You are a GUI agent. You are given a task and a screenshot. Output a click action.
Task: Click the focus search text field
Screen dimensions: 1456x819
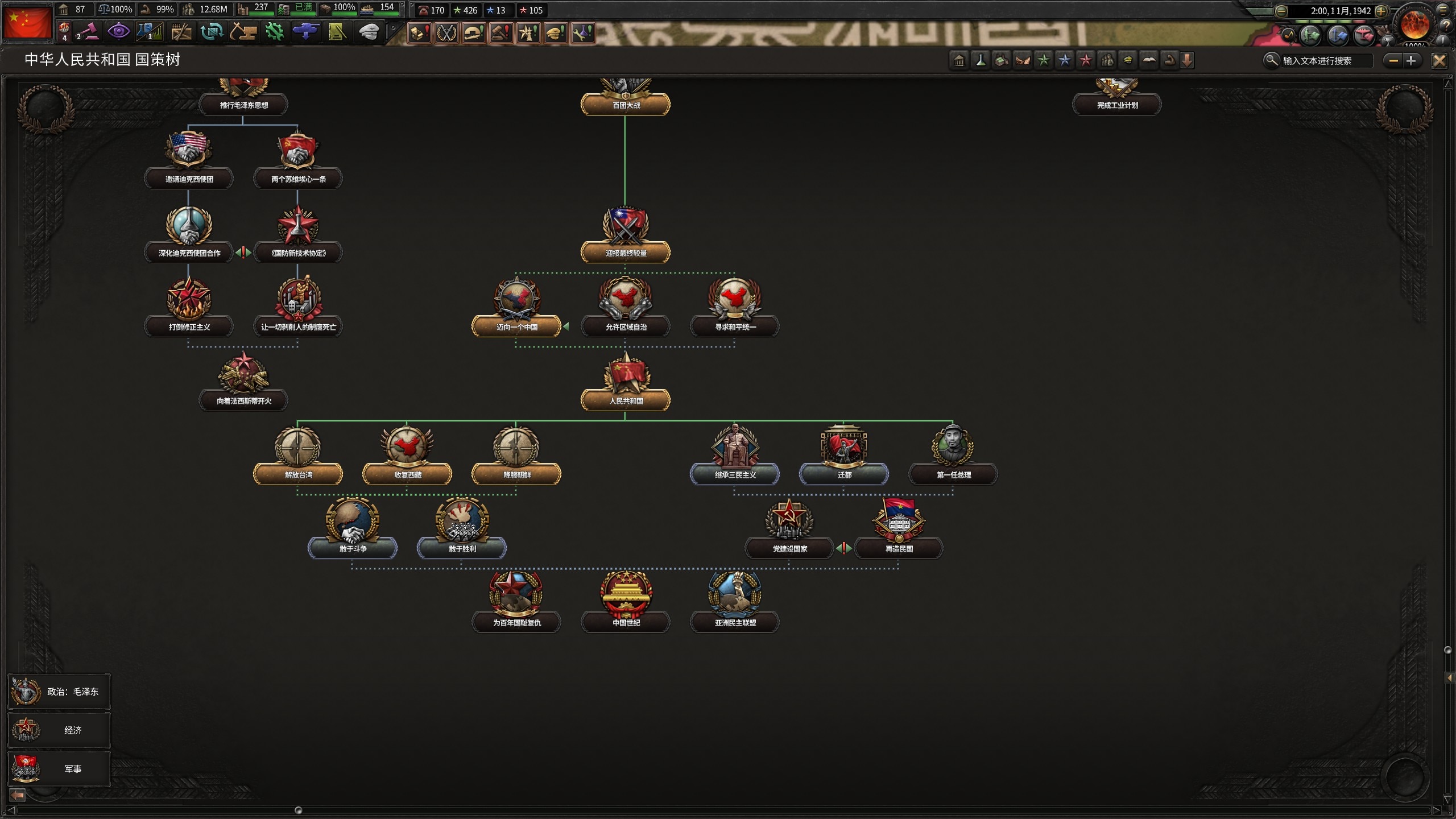[1325, 60]
